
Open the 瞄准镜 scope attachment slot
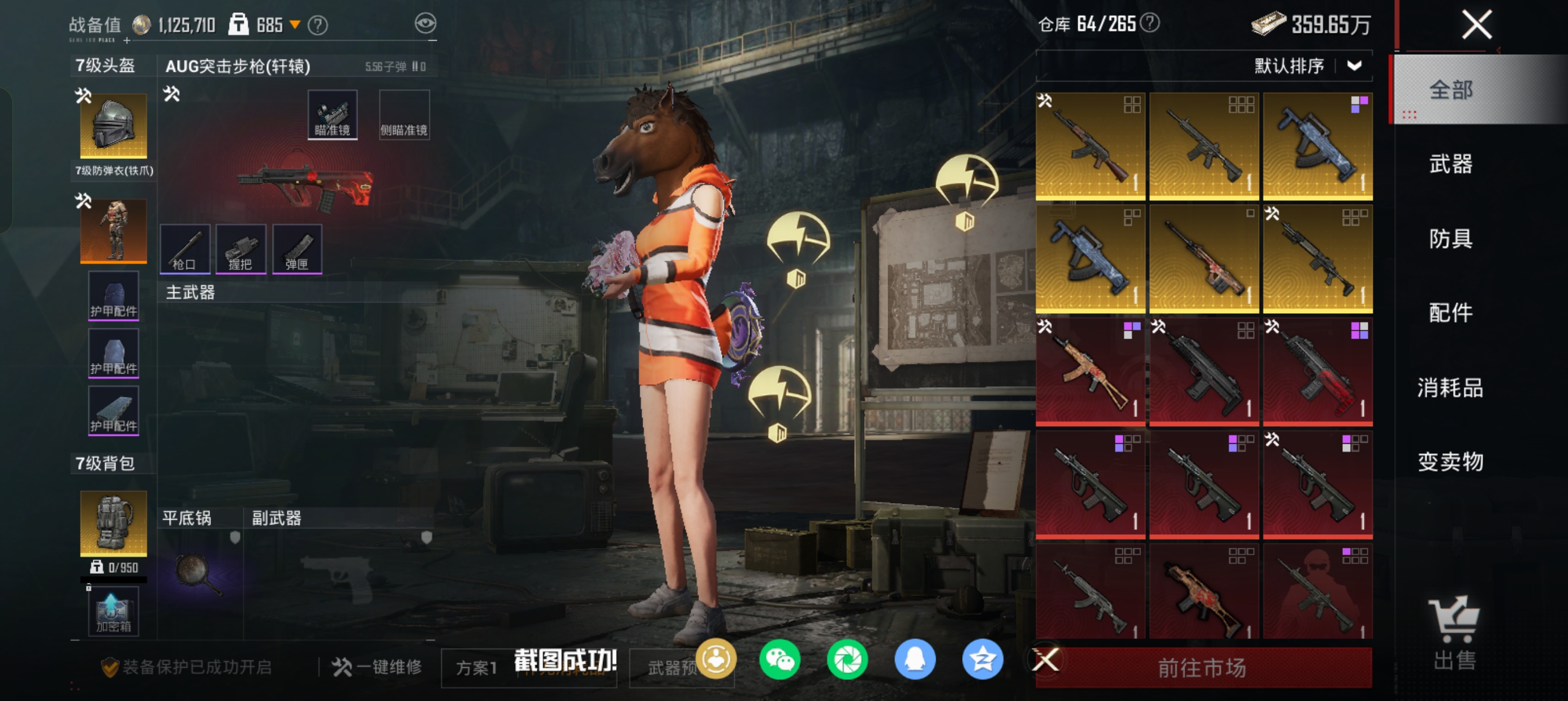(333, 115)
